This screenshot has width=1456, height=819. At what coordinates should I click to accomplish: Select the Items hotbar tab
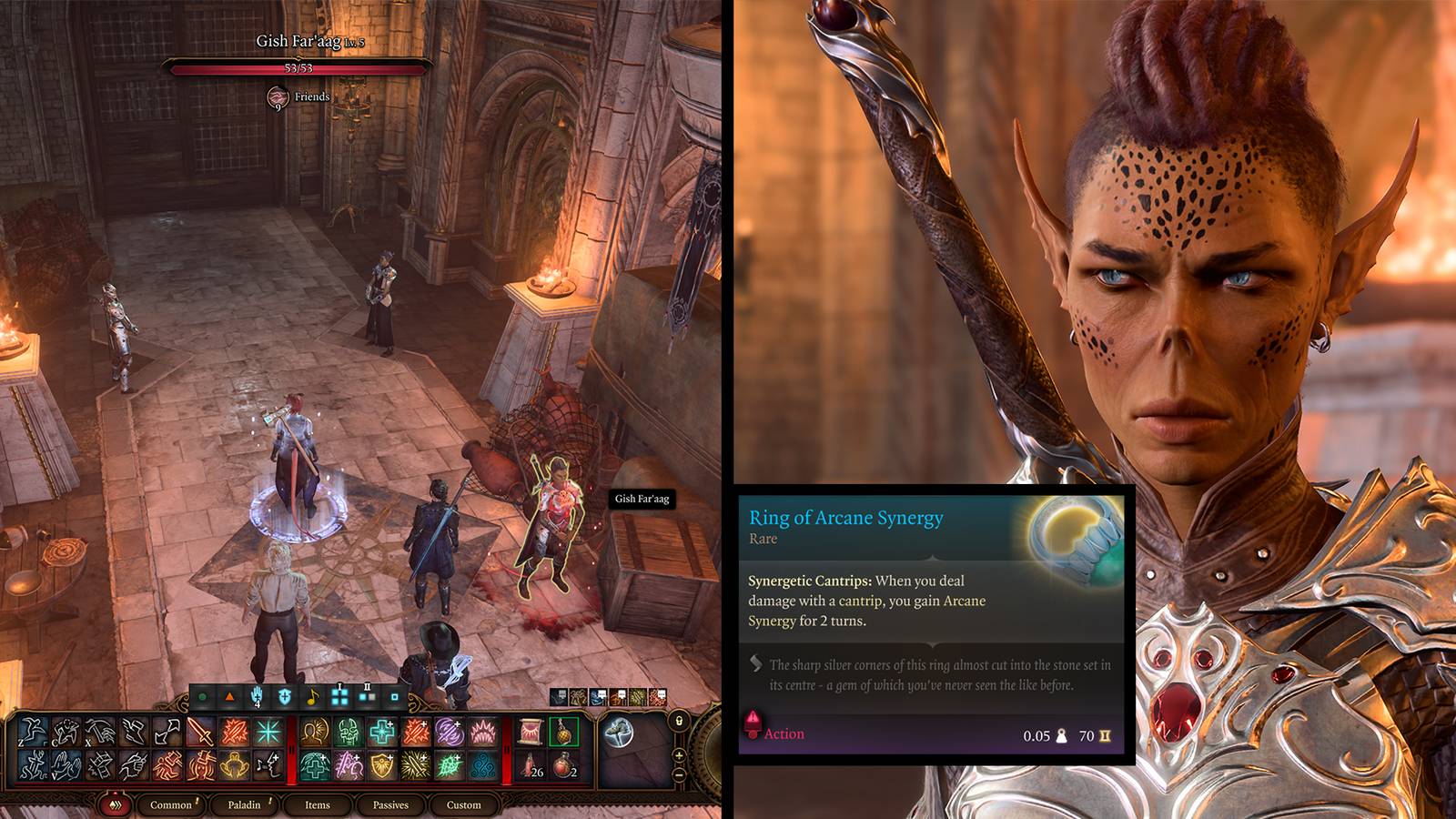click(x=317, y=804)
